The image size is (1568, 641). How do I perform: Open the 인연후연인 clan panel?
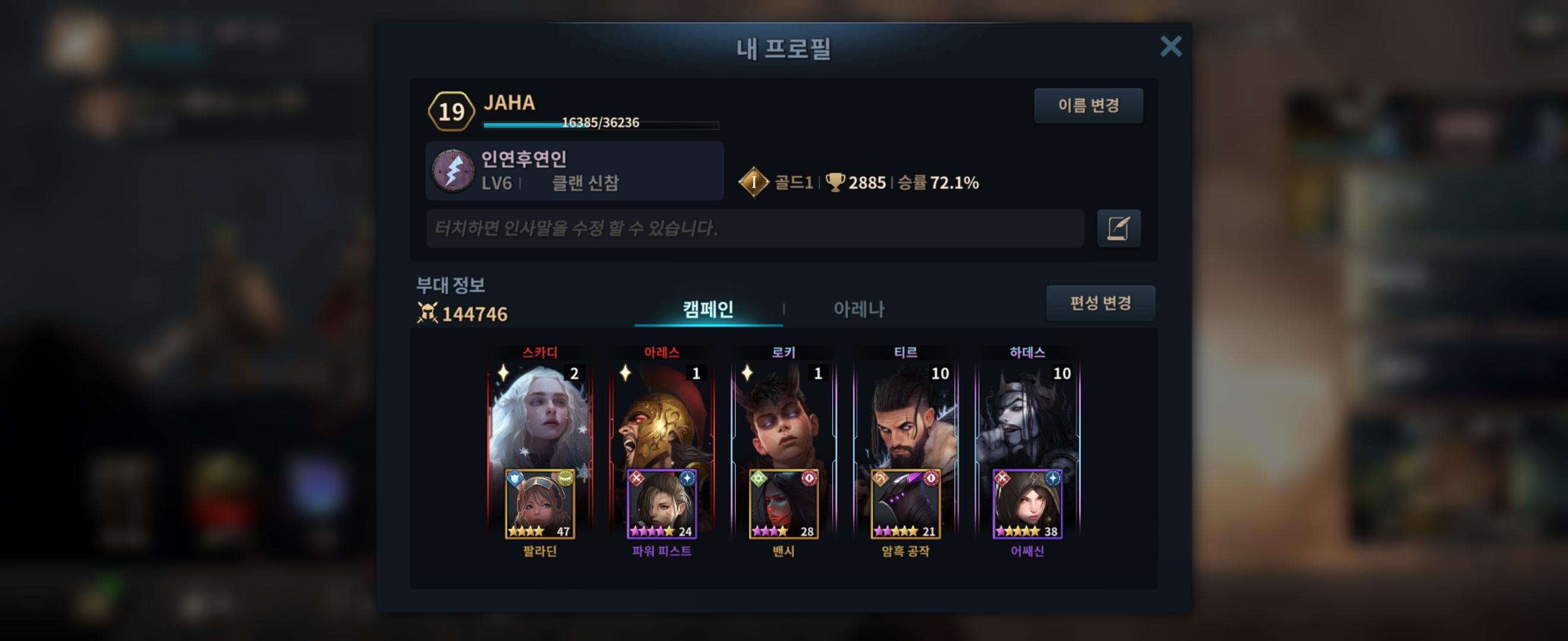(574, 171)
